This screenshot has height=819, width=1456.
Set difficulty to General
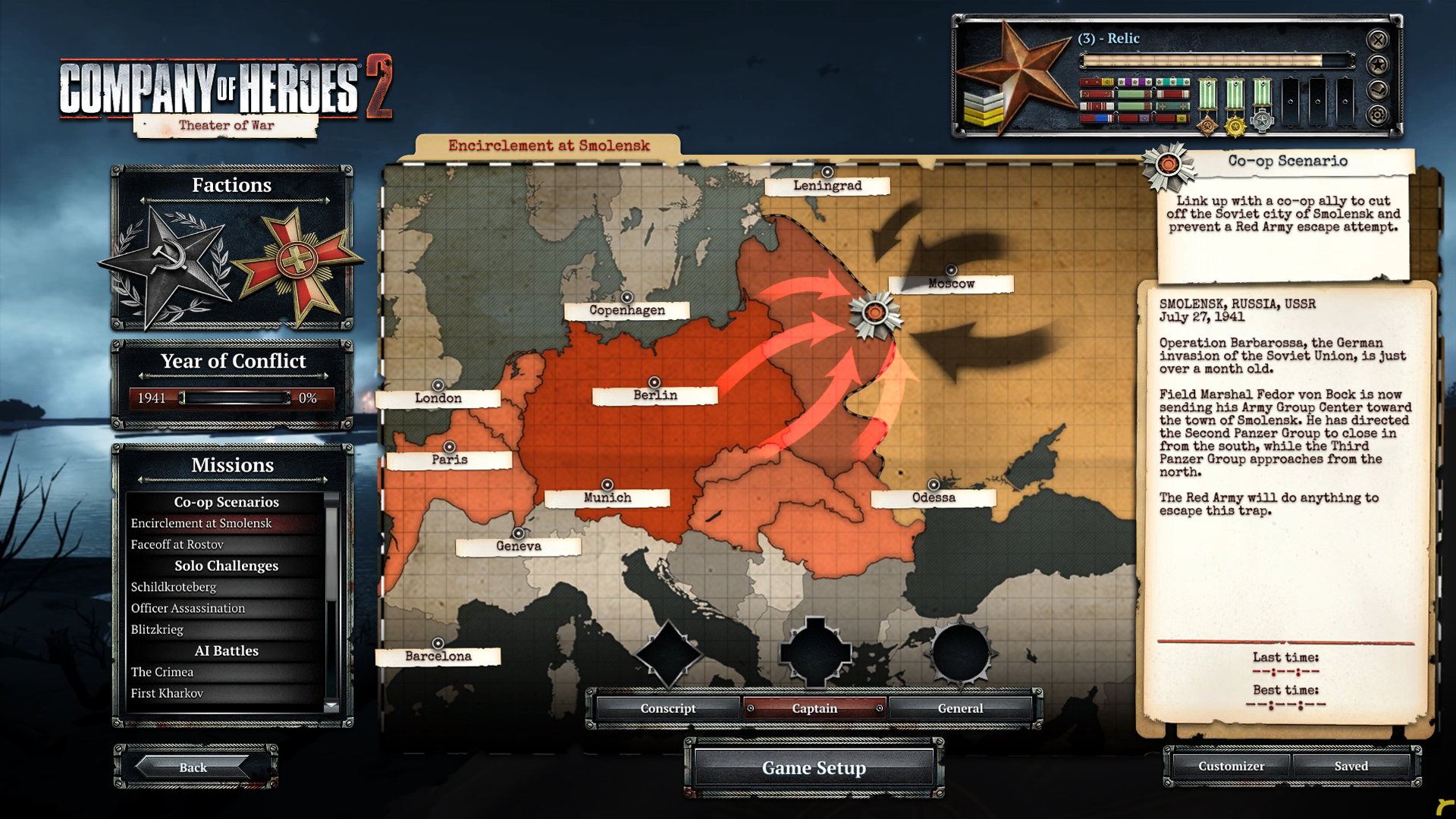tap(960, 708)
